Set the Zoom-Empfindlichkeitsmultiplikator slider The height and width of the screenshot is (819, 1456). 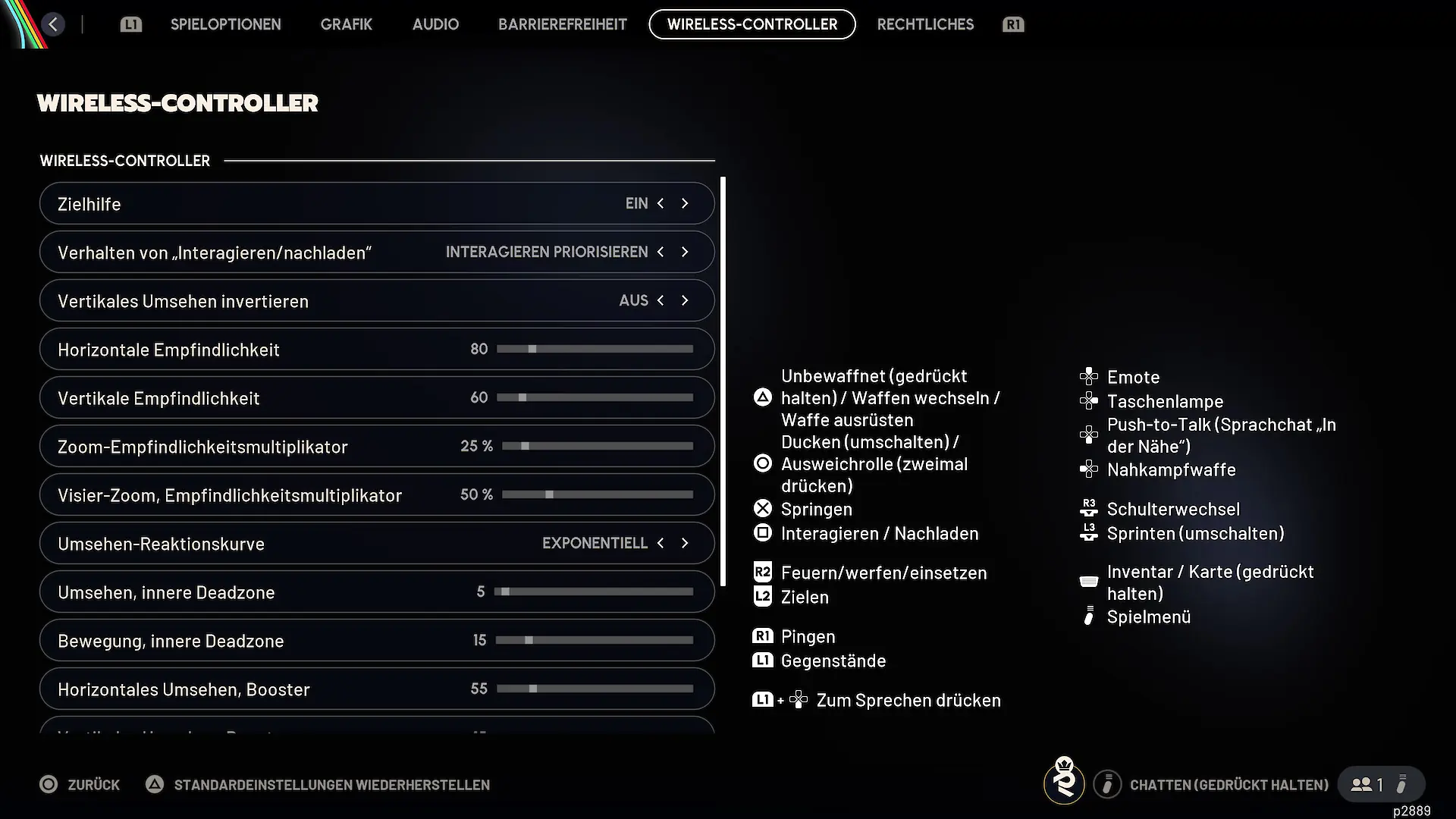[598, 446]
